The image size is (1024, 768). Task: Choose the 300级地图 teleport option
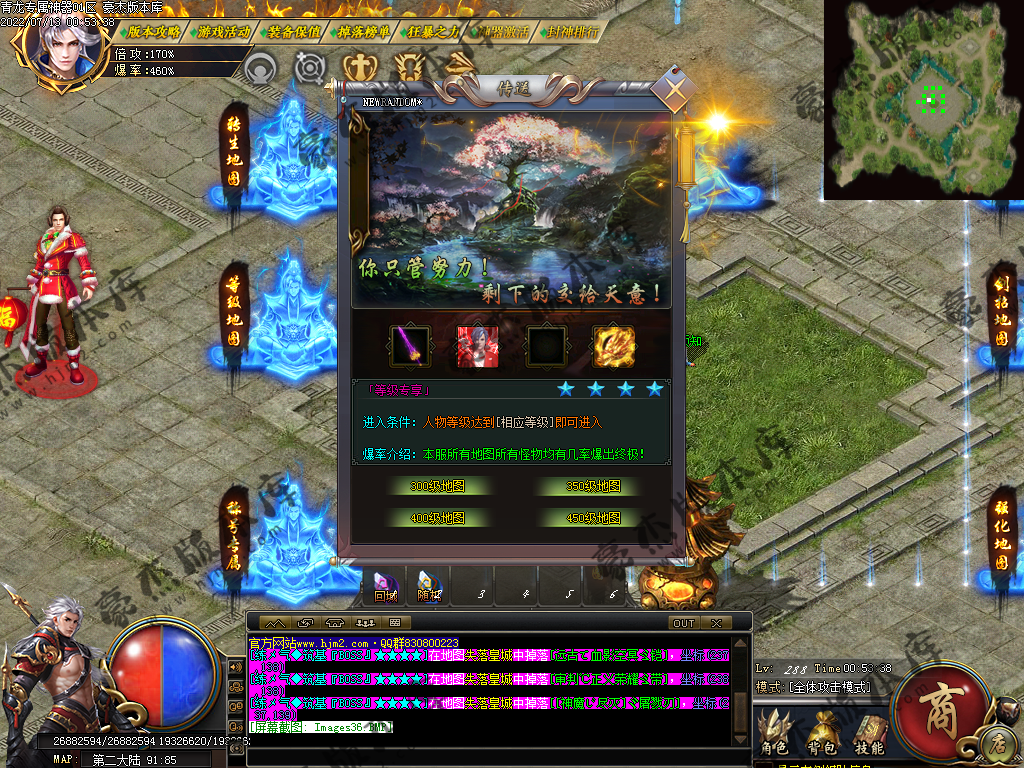437,487
